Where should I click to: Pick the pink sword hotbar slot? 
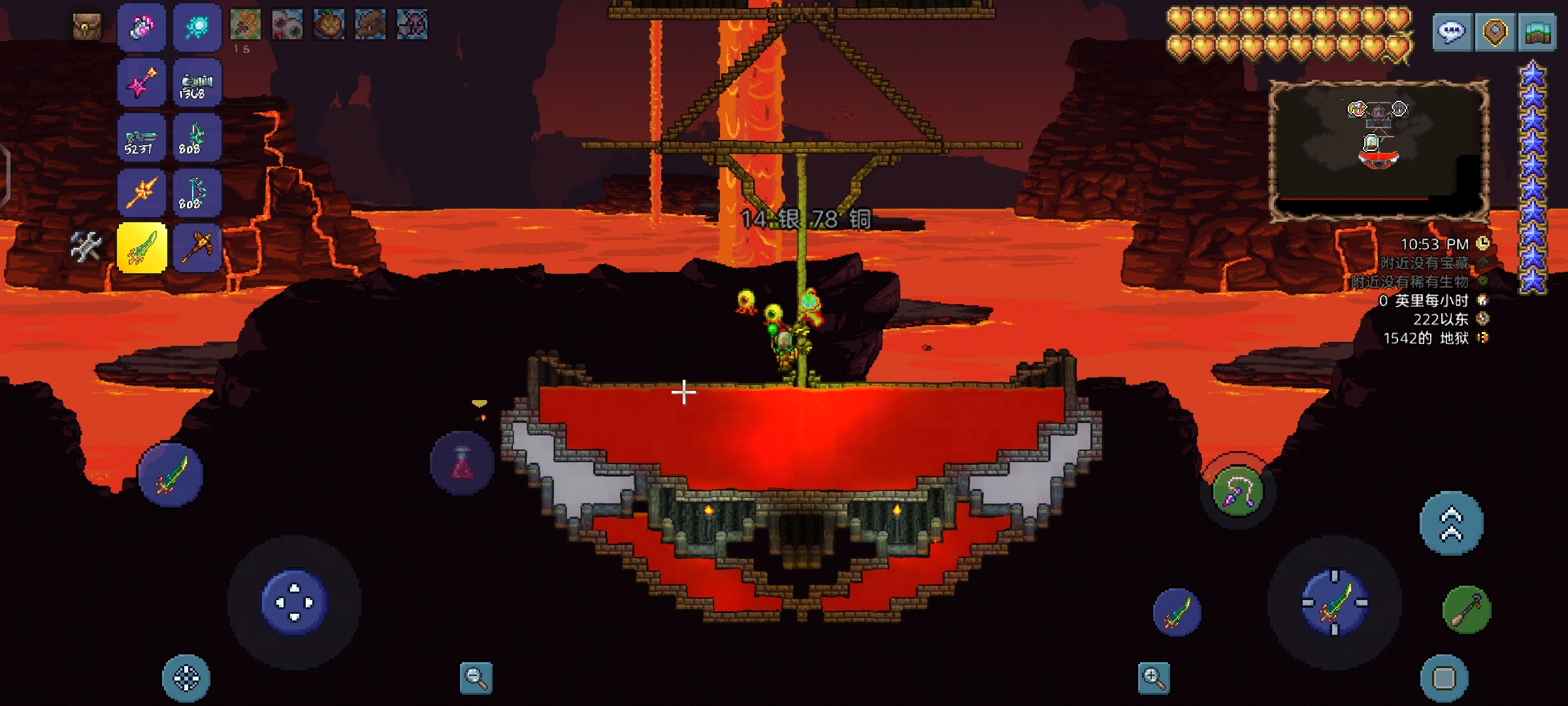click(142, 83)
